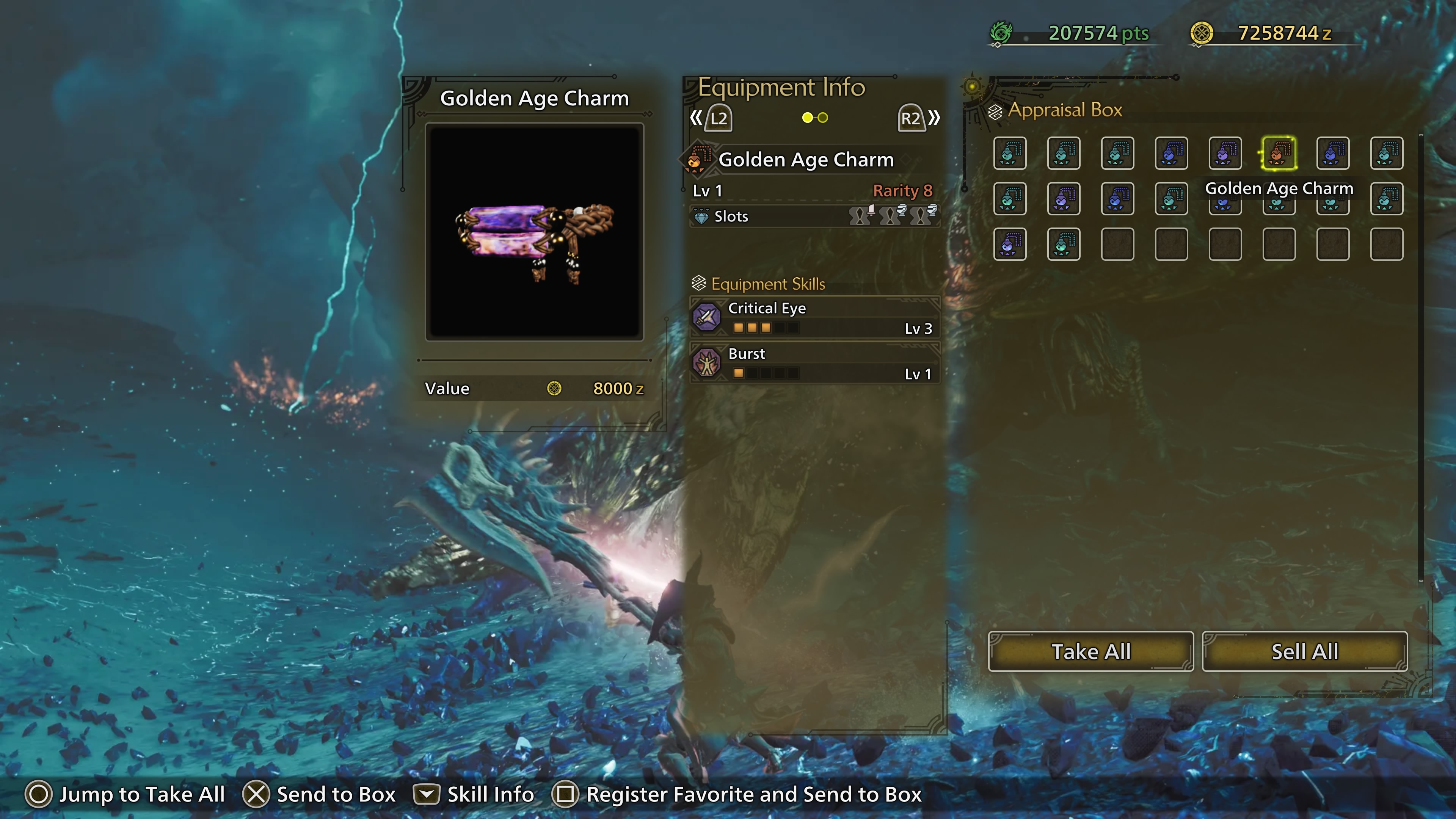
Task: Open the Critical Eye skill row
Action: (x=814, y=317)
